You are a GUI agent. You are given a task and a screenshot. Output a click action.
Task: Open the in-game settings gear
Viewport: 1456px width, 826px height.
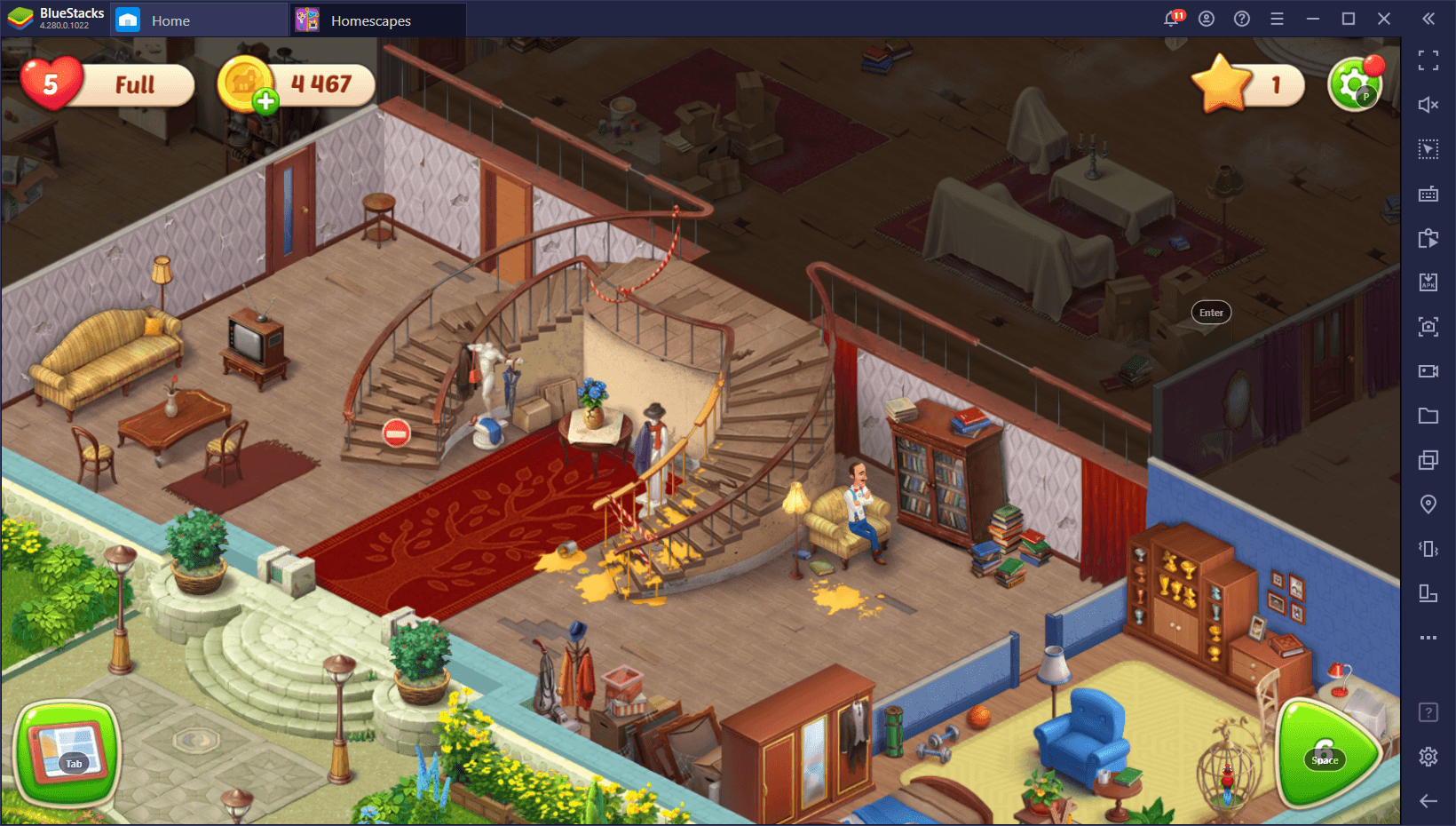click(x=1353, y=84)
